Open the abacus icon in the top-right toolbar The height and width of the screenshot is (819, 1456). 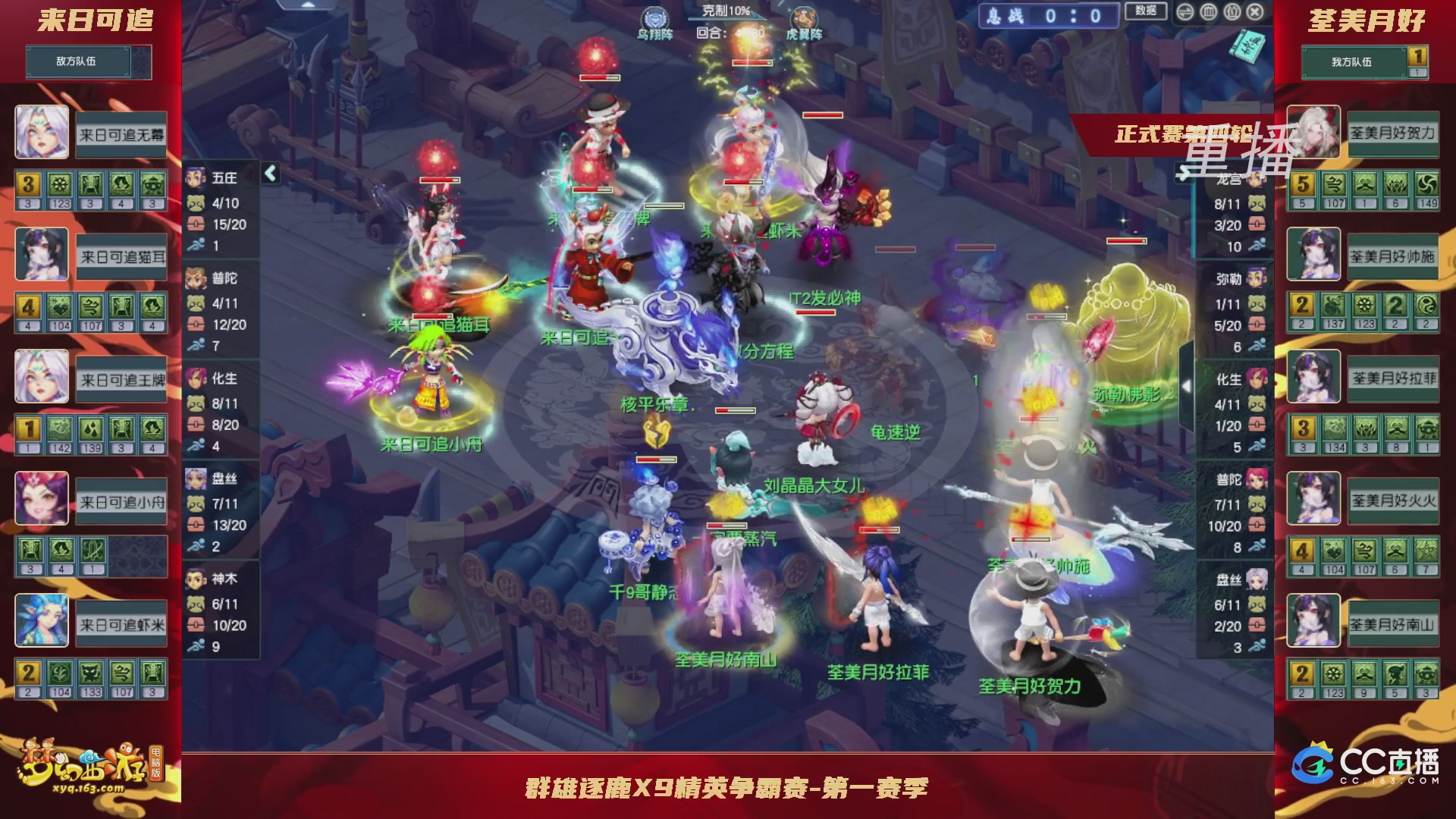click(x=1208, y=11)
